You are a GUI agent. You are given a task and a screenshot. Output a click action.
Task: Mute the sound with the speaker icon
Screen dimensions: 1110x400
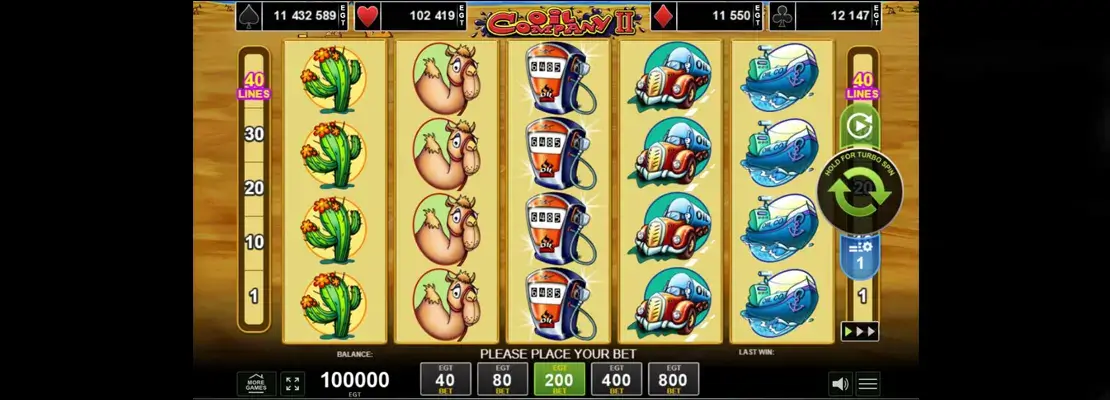840,383
